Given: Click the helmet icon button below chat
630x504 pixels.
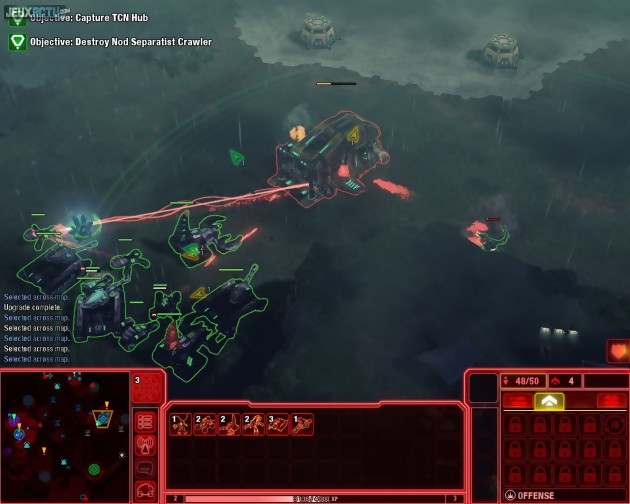Looking at the screenshot, I should coord(146,489).
